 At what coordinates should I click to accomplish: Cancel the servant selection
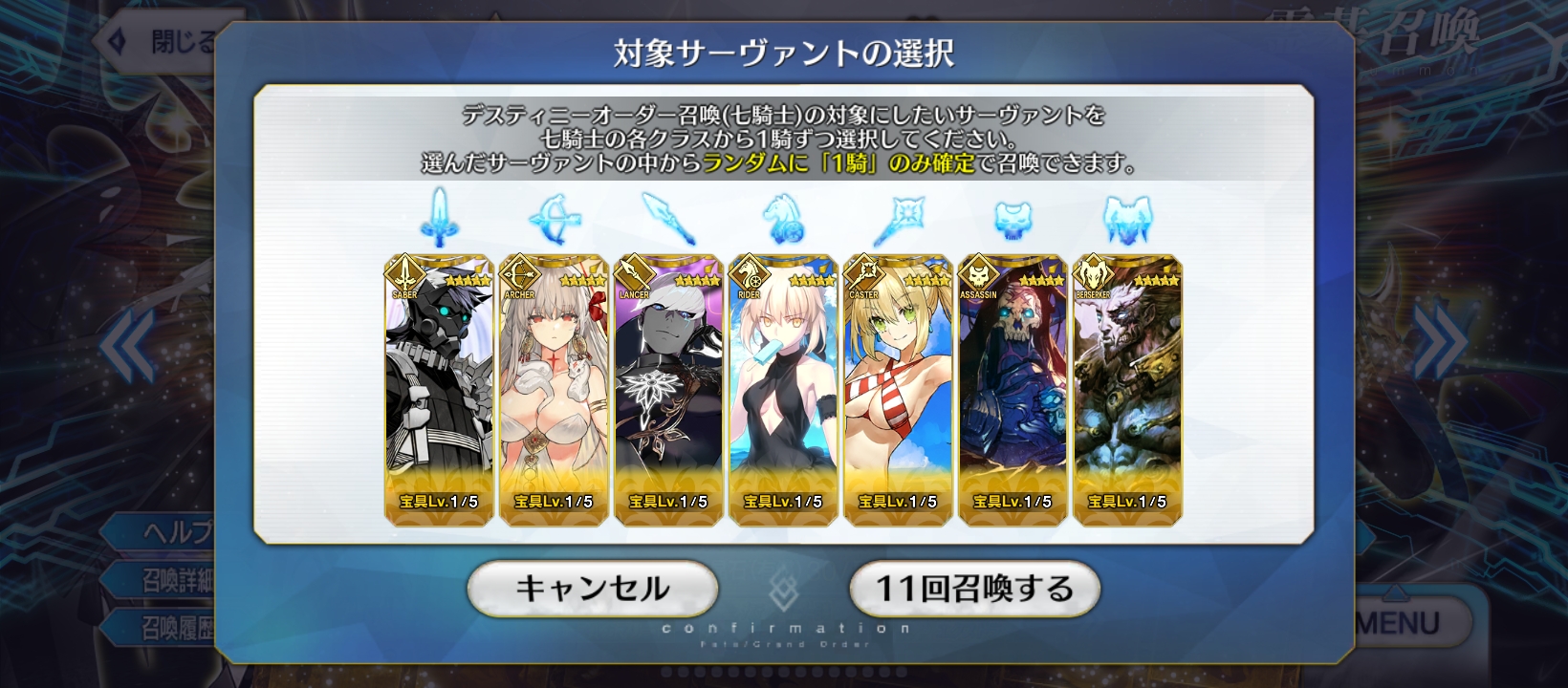[x=592, y=588]
